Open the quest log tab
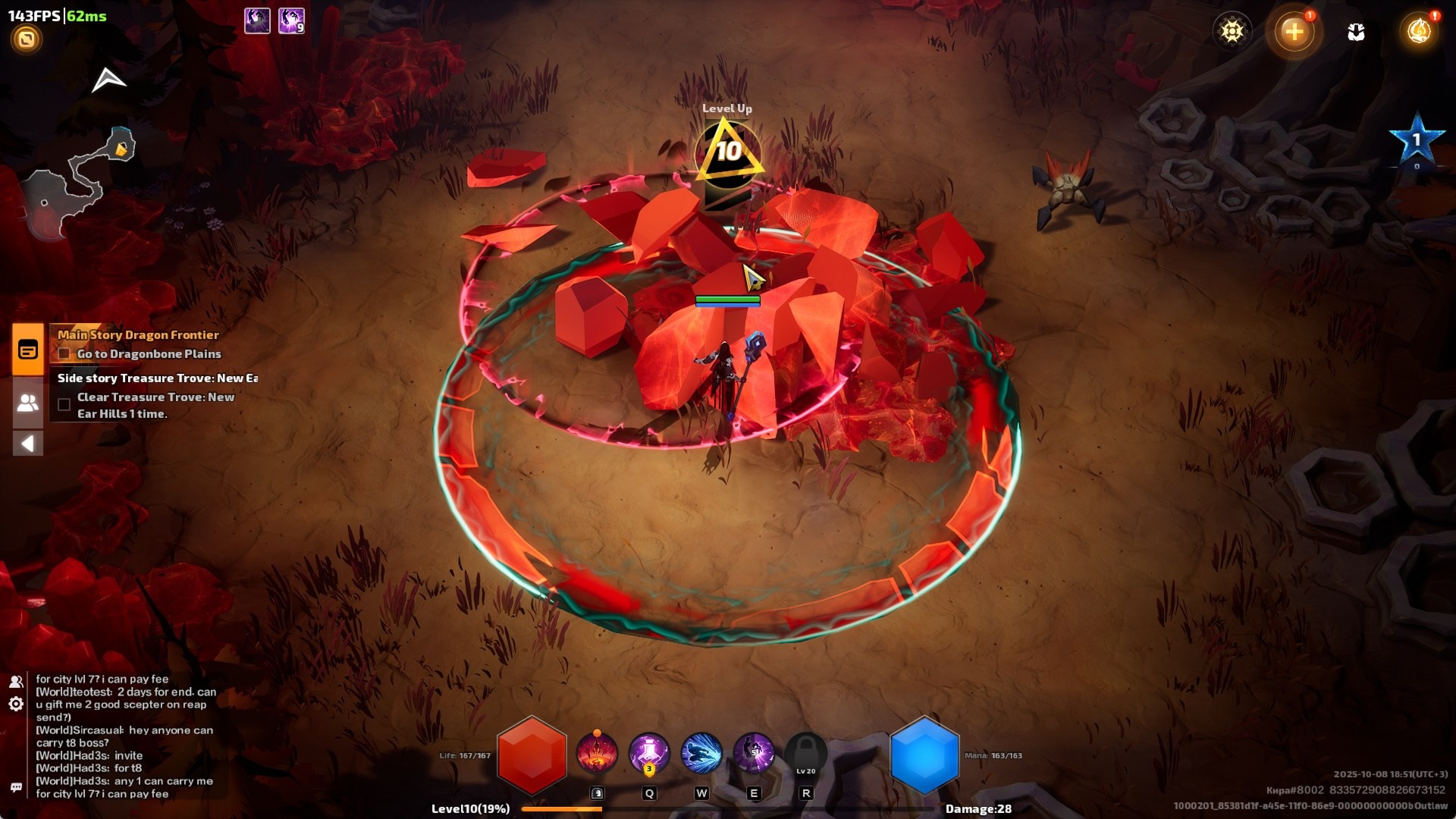Viewport: 1456px width, 819px height. click(28, 350)
